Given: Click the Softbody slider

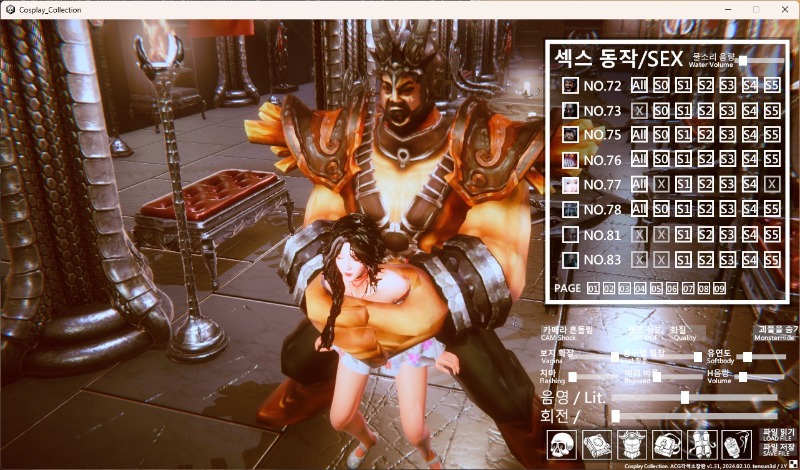Looking at the screenshot, I should [x=744, y=356].
